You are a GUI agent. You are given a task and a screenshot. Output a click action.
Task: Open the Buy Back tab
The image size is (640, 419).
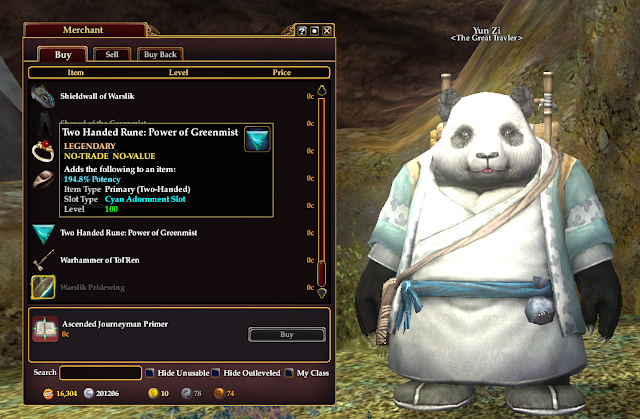pyautogui.click(x=159, y=54)
